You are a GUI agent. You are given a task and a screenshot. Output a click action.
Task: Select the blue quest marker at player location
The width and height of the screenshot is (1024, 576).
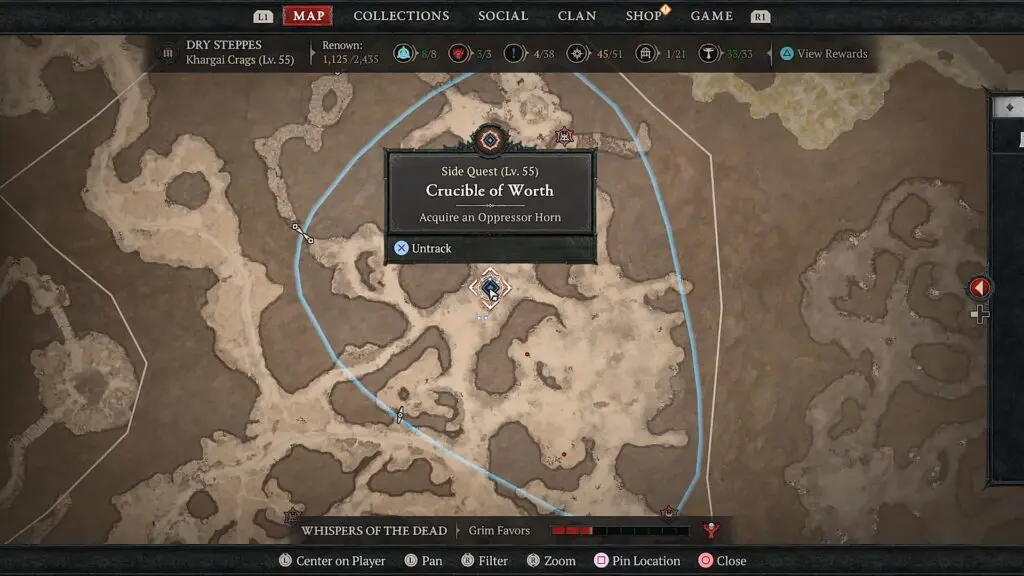click(490, 289)
